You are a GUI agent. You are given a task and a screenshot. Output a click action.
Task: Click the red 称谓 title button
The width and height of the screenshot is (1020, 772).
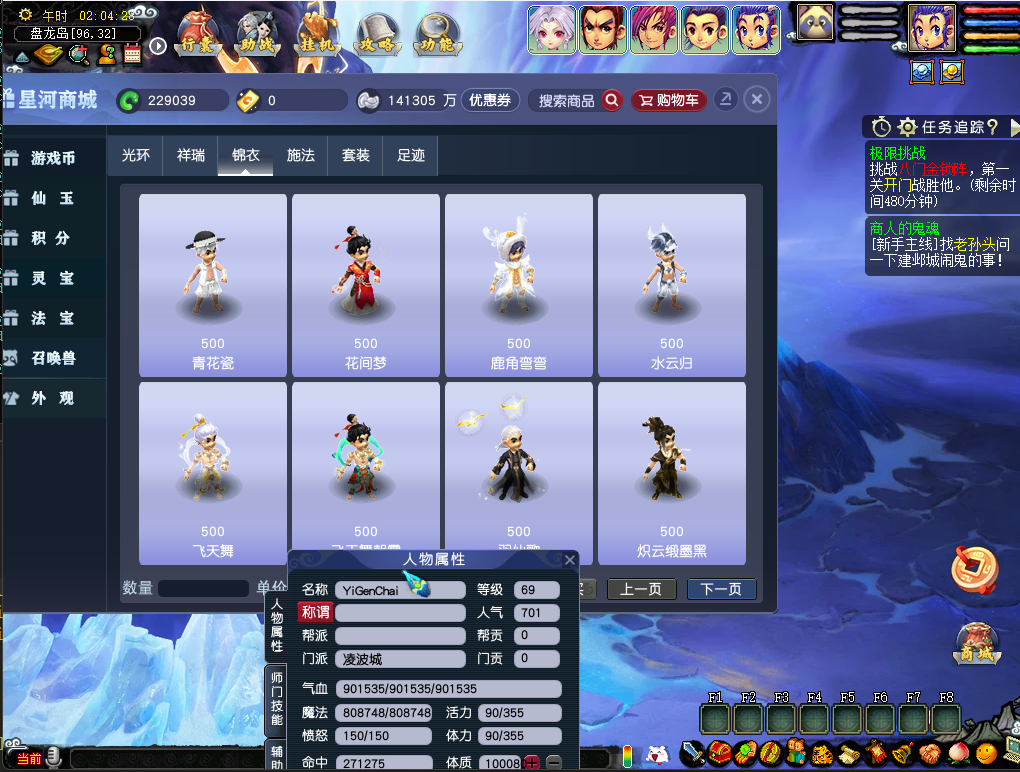[x=315, y=612]
